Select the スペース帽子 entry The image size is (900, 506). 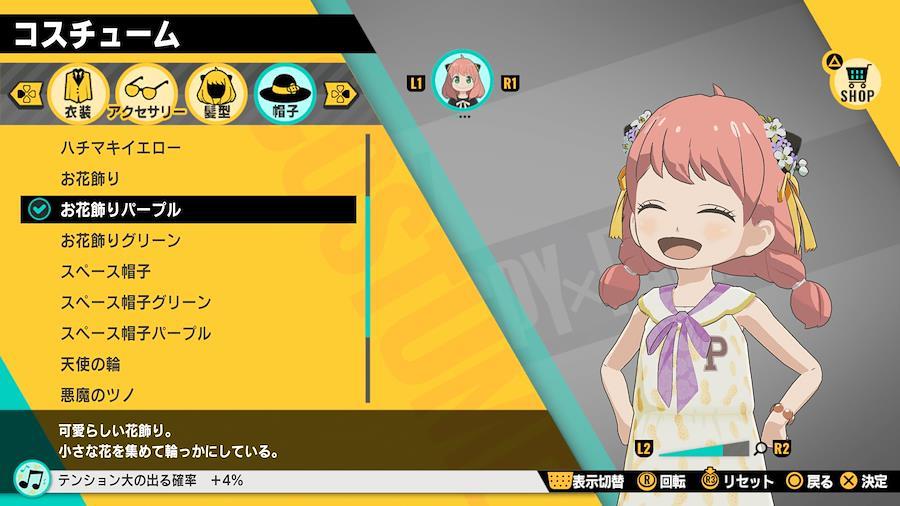click(105, 271)
